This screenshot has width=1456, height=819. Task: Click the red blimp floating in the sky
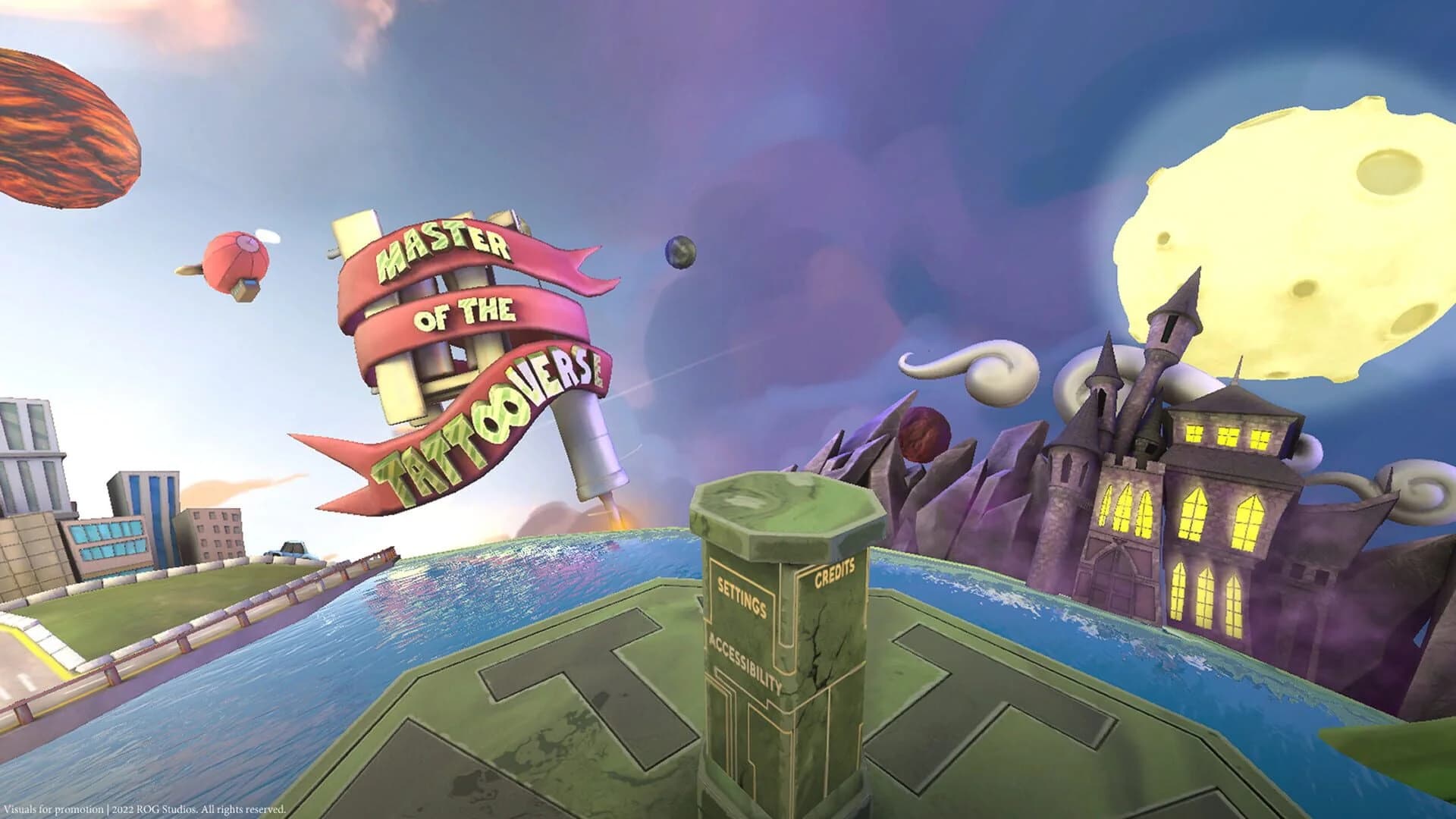[x=235, y=258]
